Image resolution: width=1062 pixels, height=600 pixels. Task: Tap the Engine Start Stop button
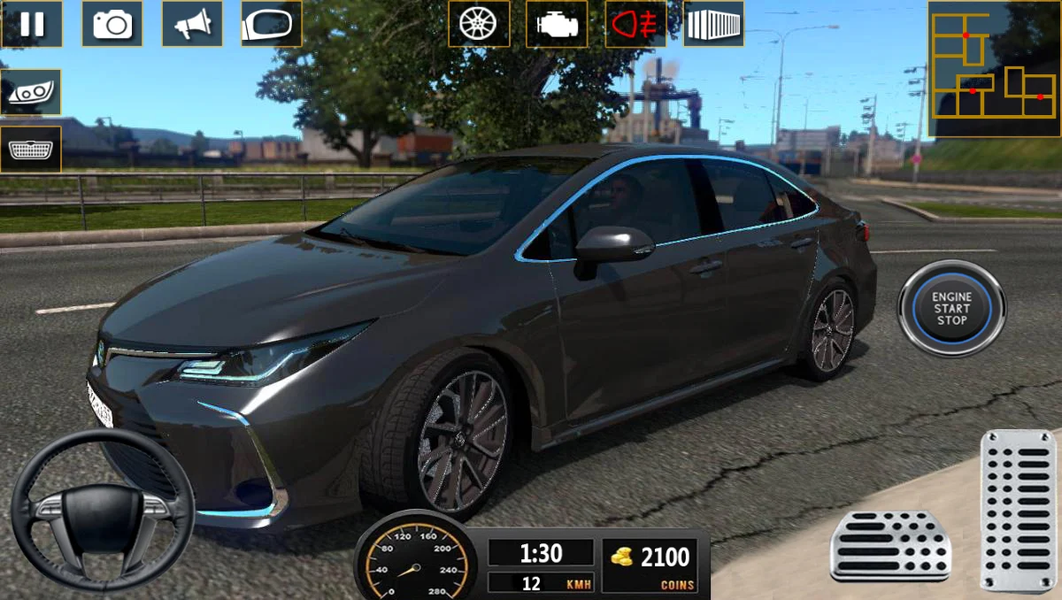[x=951, y=308]
